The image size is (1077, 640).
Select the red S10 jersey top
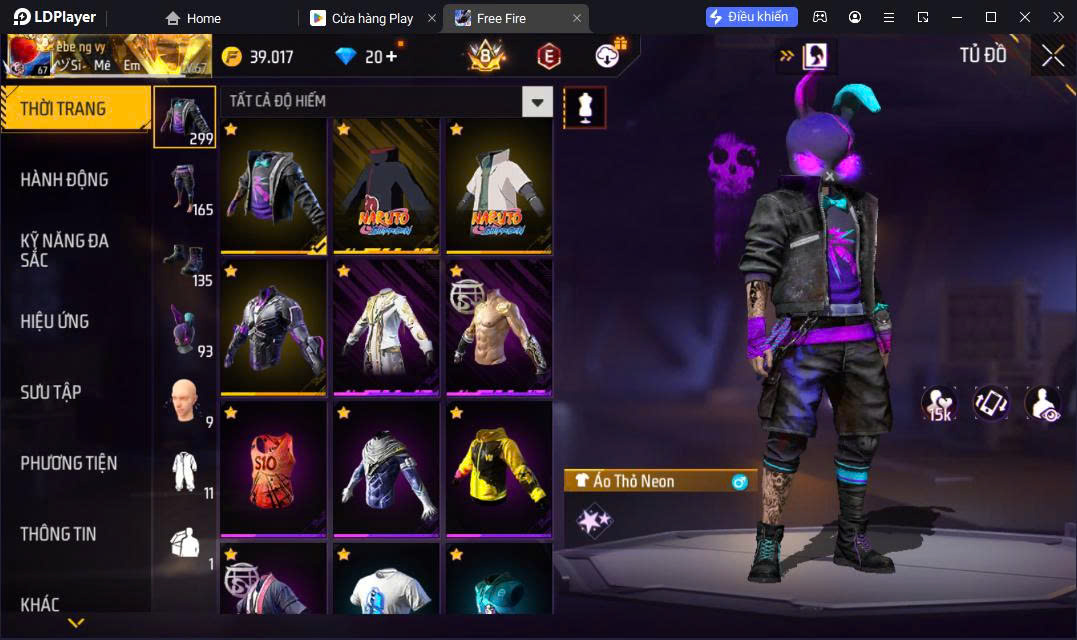tap(273, 468)
